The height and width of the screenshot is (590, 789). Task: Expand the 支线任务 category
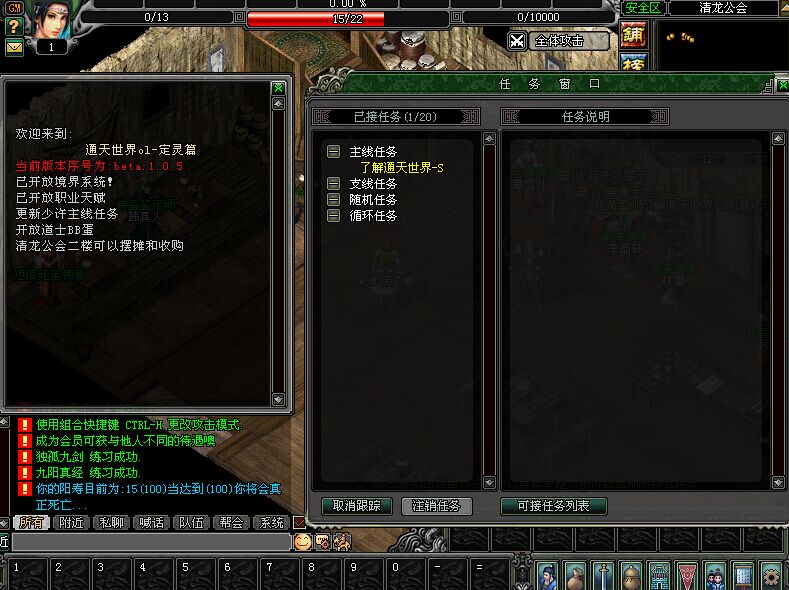[333, 184]
